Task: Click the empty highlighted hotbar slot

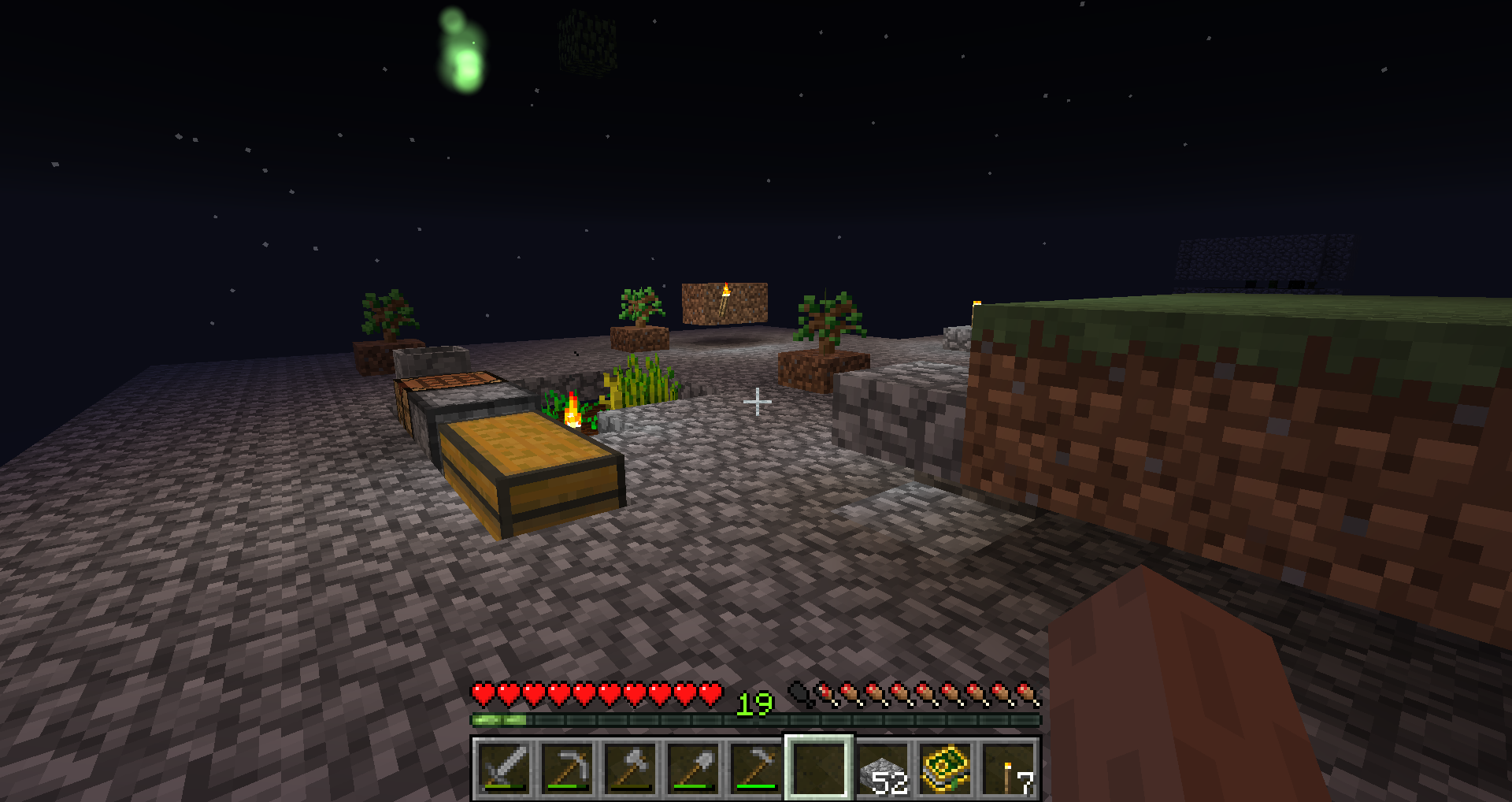Action: [819, 768]
